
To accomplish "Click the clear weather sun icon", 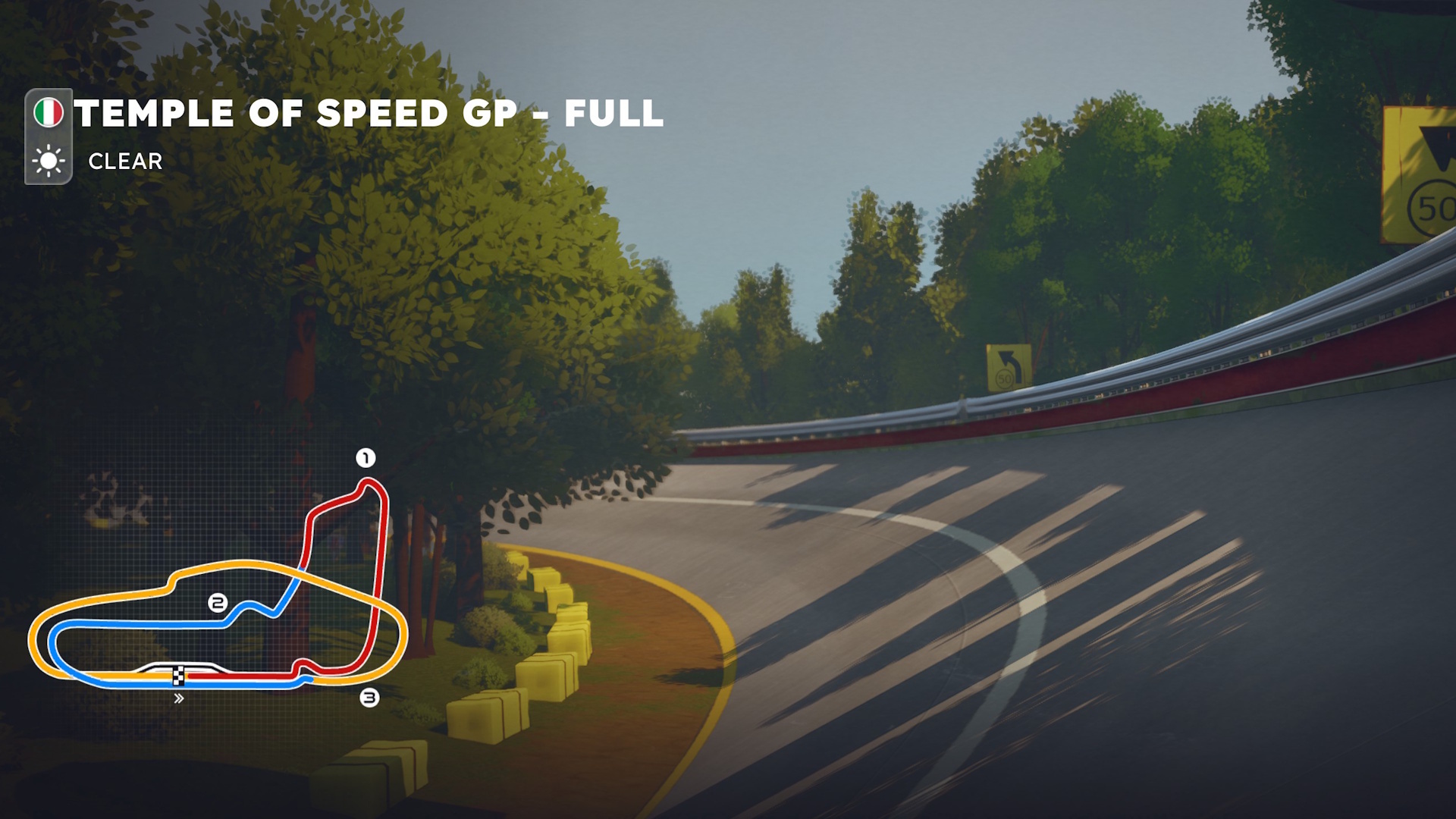I will point(49,161).
